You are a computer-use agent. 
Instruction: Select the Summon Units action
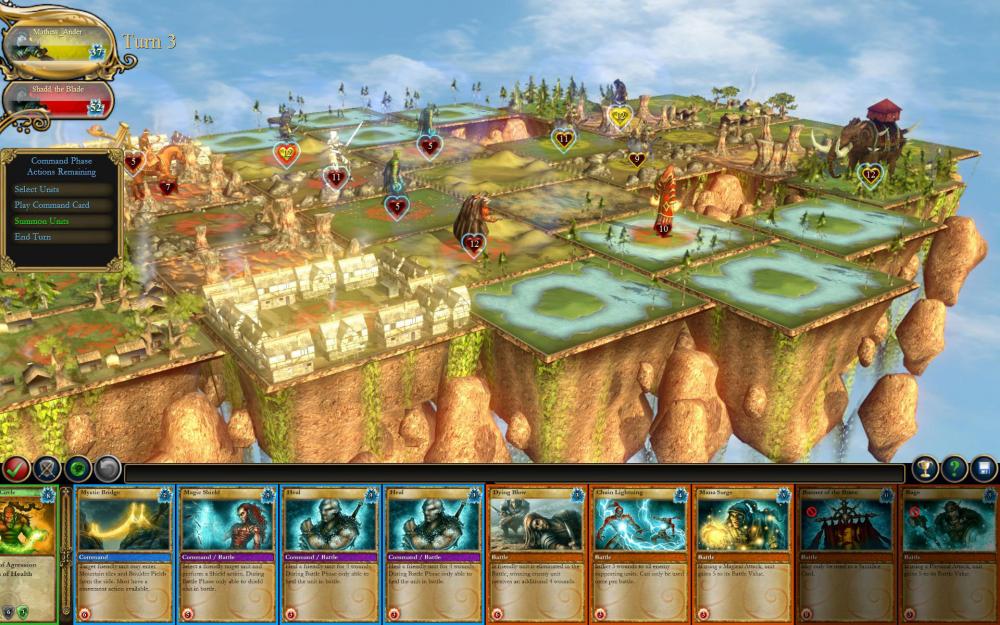pos(42,221)
